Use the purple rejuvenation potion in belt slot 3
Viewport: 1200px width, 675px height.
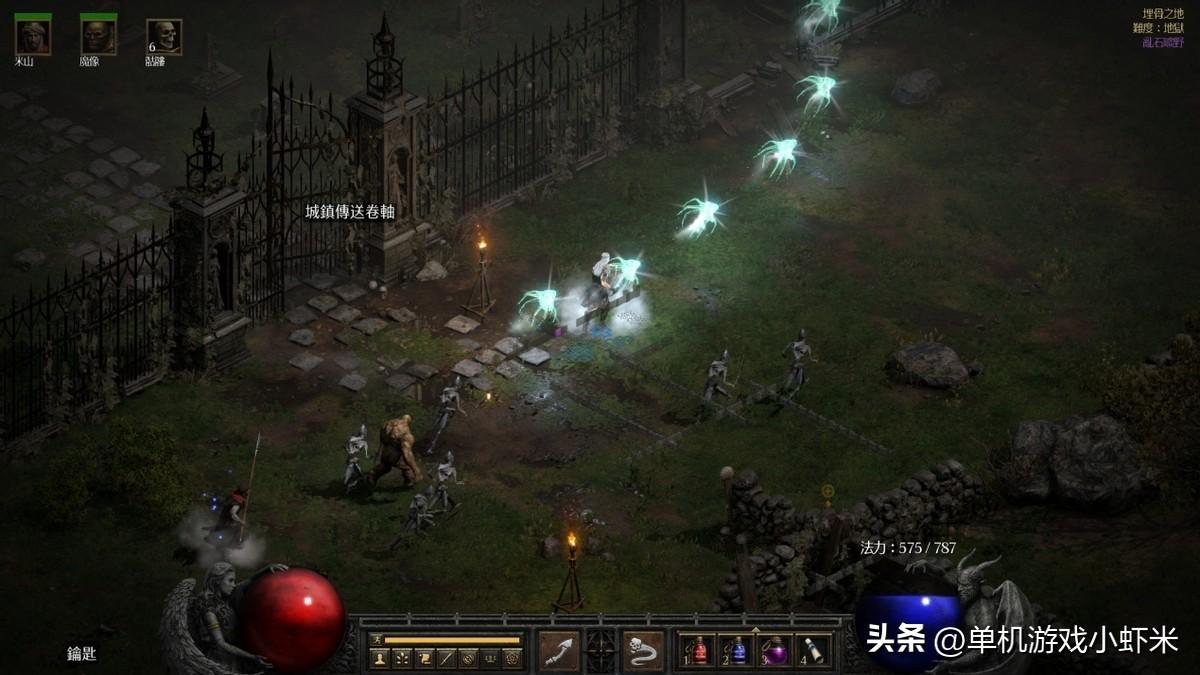click(x=776, y=650)
